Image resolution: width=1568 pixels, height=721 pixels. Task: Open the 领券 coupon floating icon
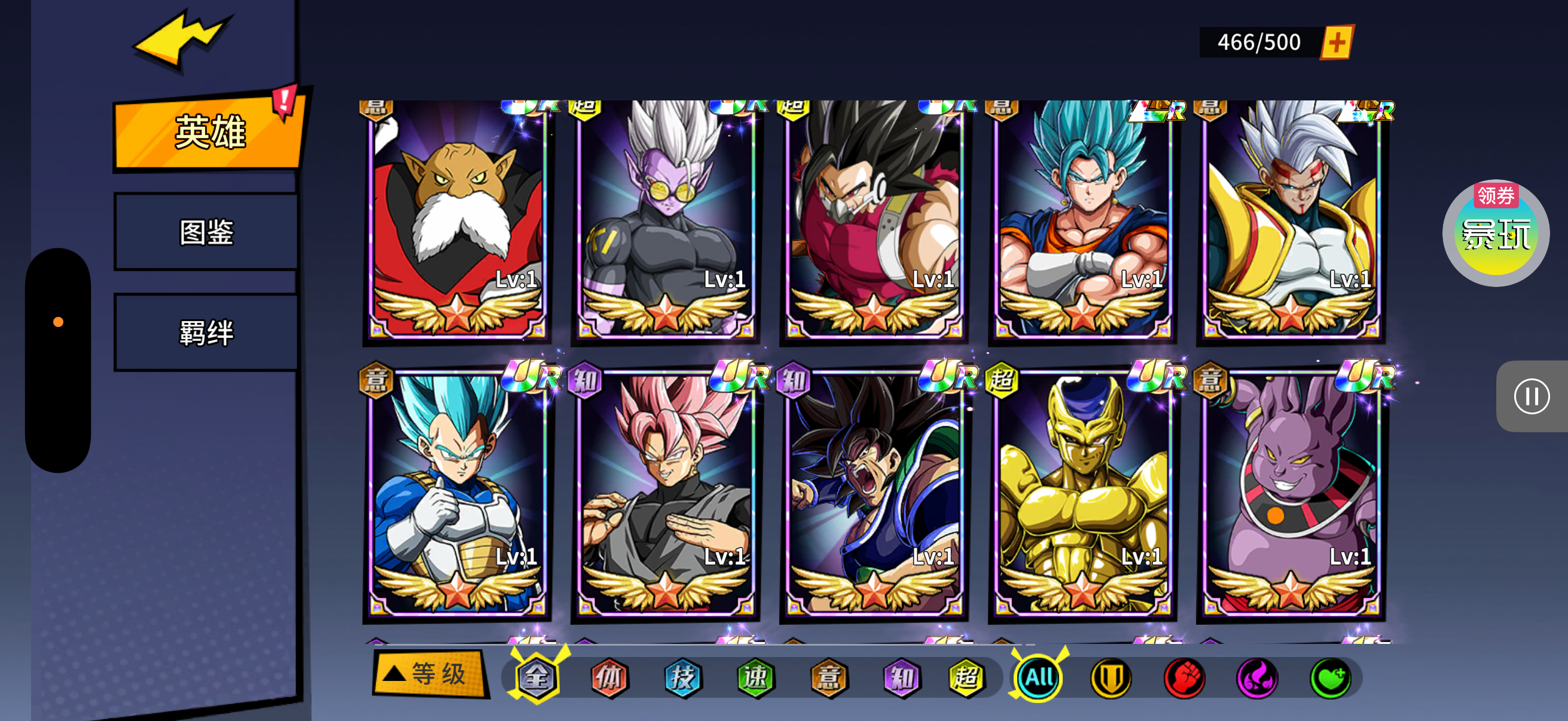click(x=1495, y=233)
